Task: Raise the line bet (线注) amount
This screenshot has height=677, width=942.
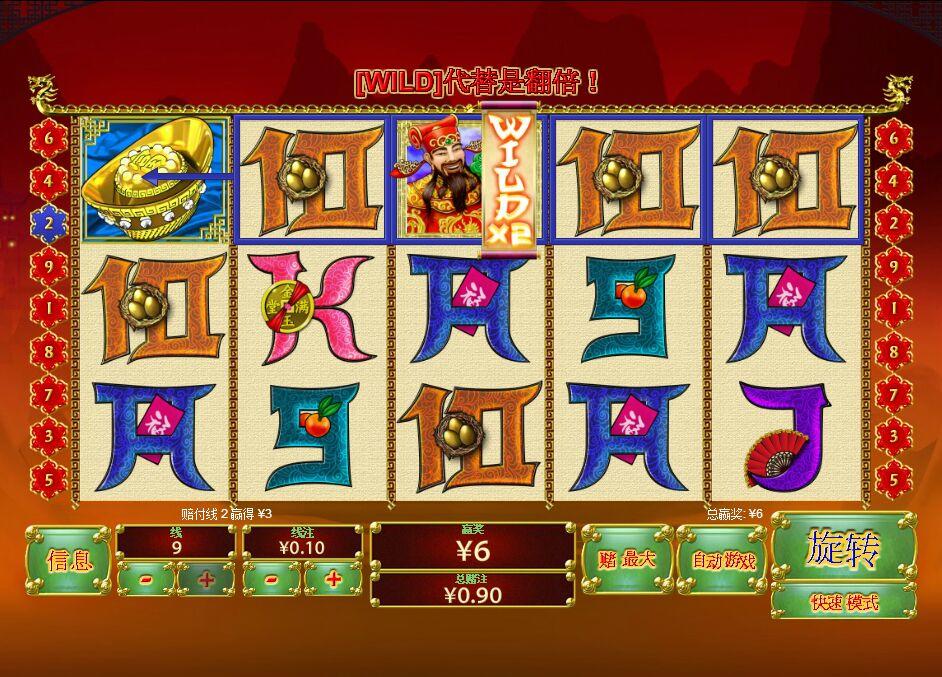Action: [333, 579]
